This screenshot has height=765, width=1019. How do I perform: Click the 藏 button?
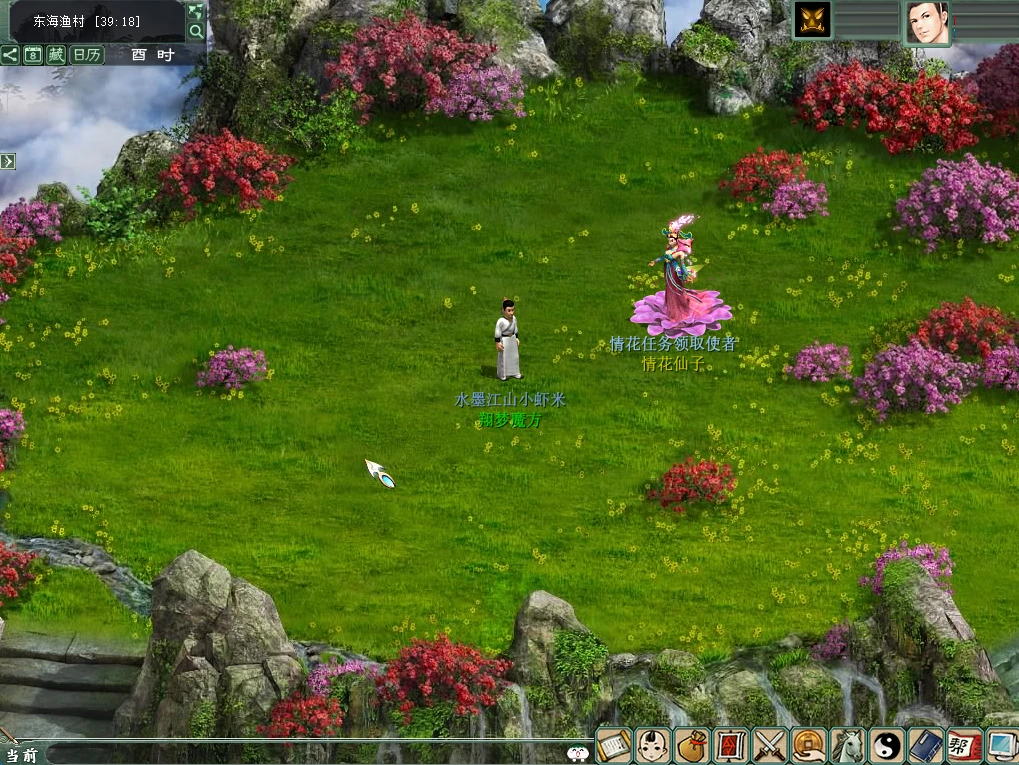pos(56,55)
